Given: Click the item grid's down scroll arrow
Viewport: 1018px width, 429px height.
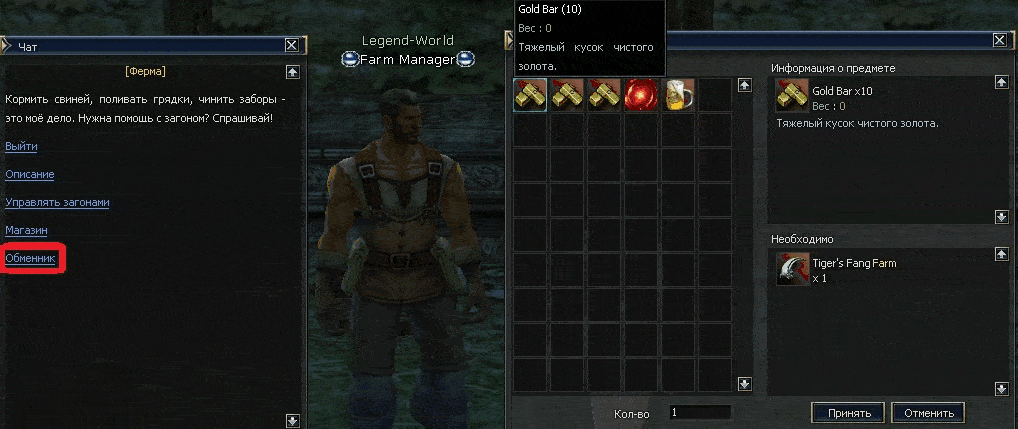Looking at the screenshot, I should coord(744,383).
